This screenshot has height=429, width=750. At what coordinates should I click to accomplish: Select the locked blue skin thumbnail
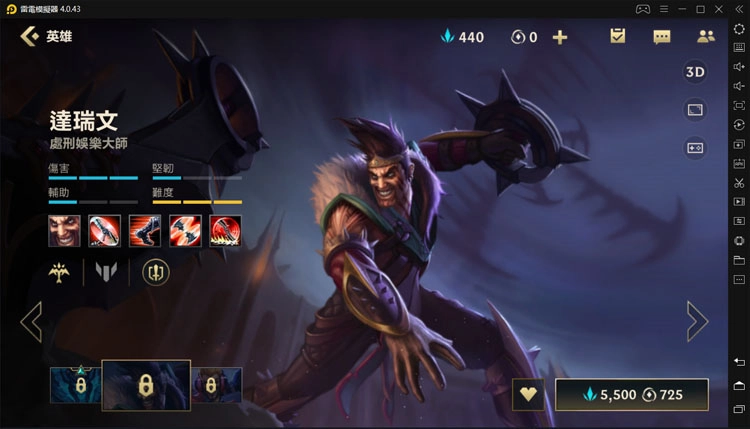[x=75, y=385]
